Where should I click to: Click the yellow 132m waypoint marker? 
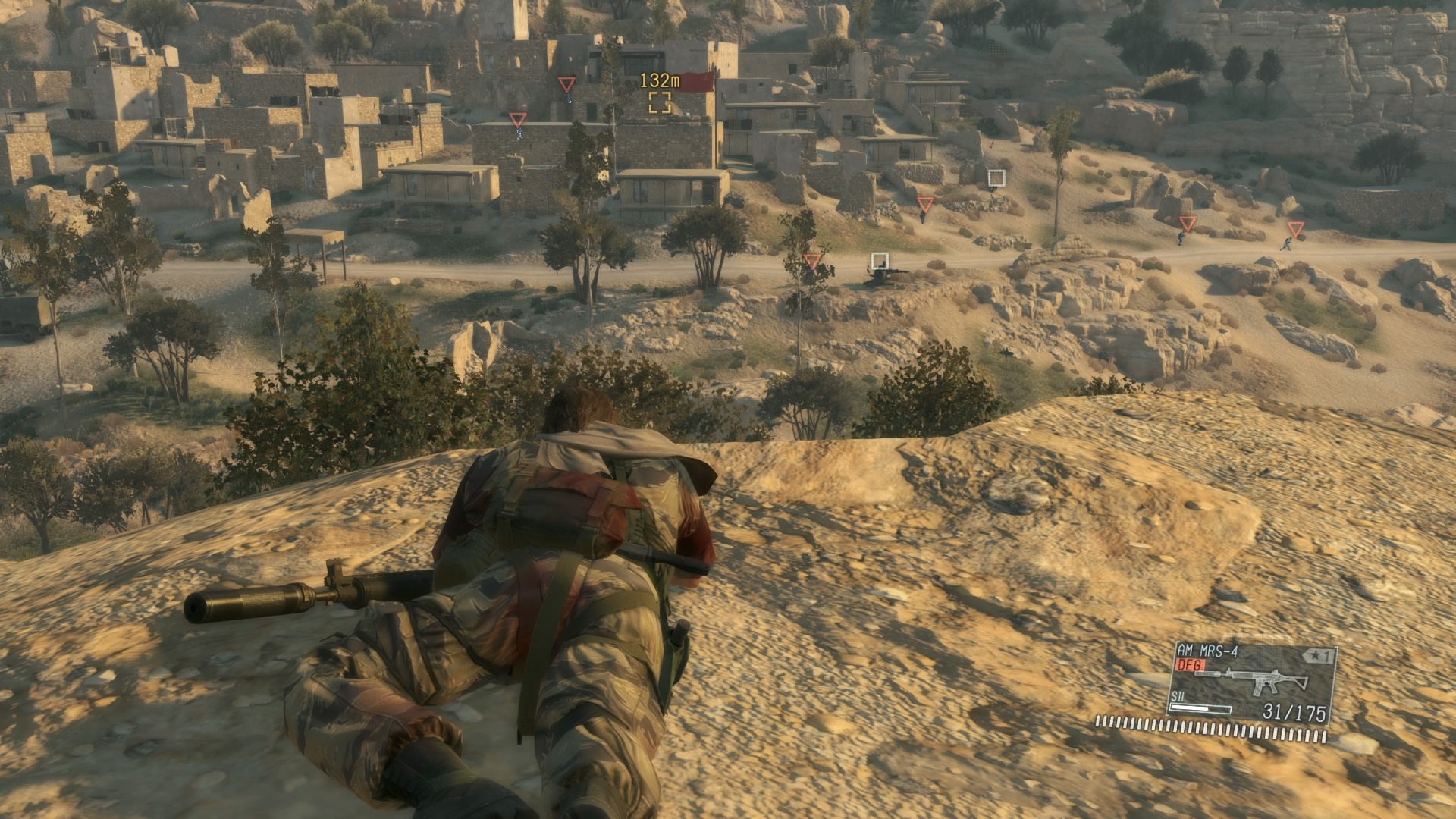(x=659, y=102)
